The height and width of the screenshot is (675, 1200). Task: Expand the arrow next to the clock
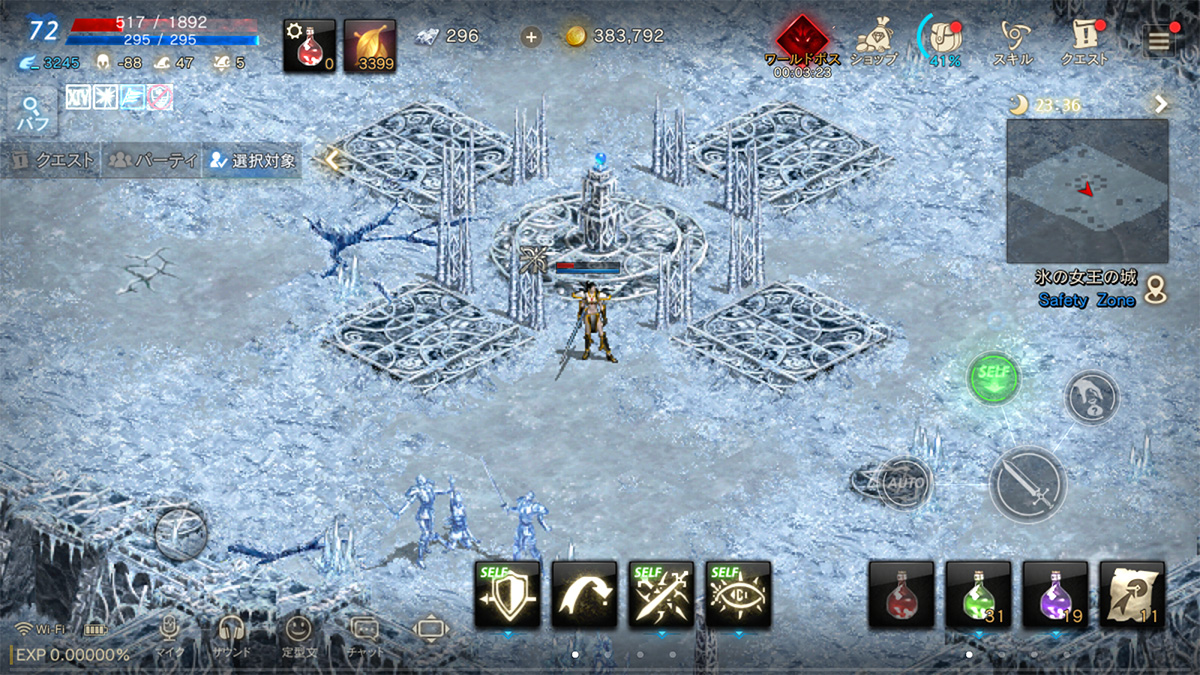(1160, 104)
